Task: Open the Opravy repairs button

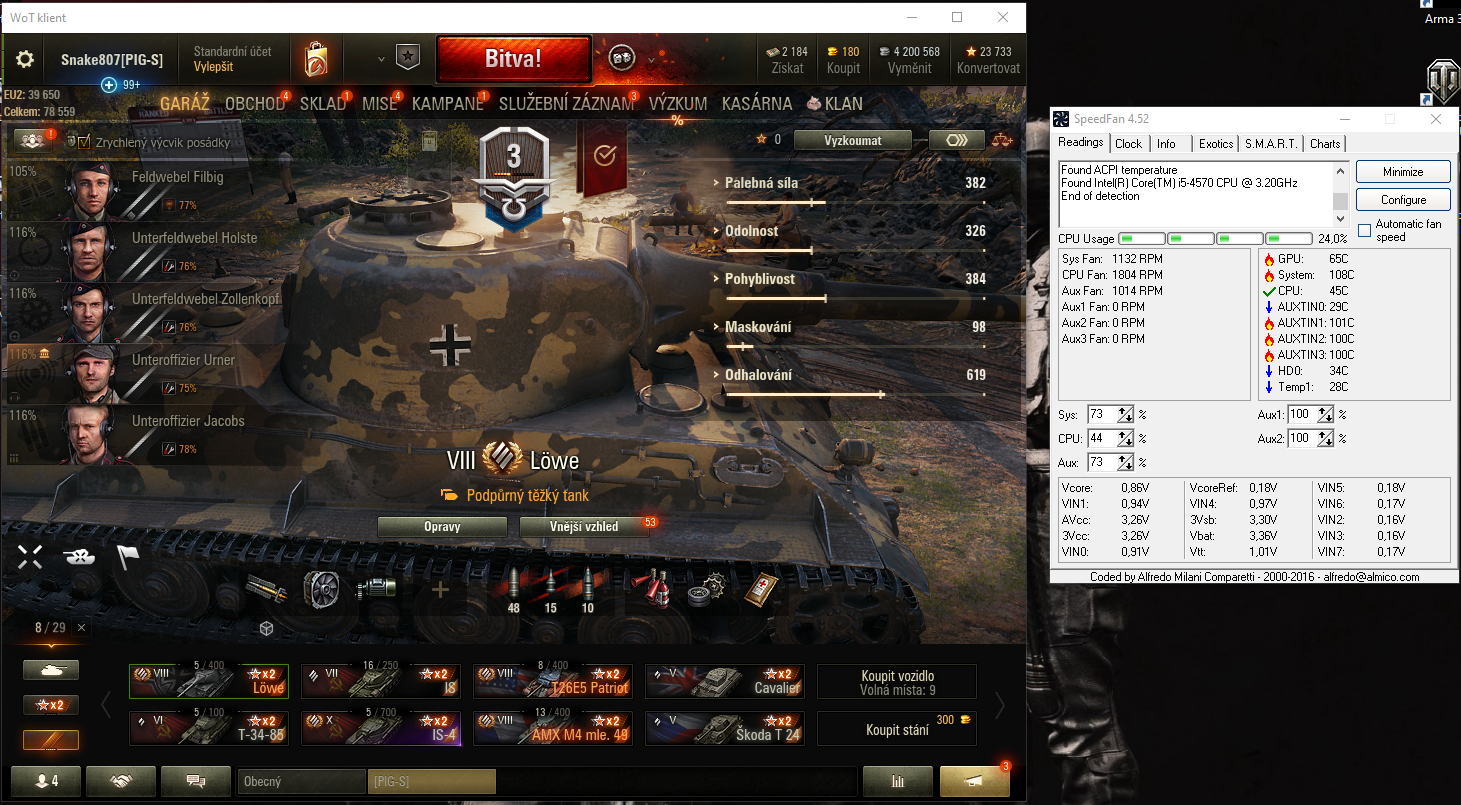Action: tap(442, 527)
